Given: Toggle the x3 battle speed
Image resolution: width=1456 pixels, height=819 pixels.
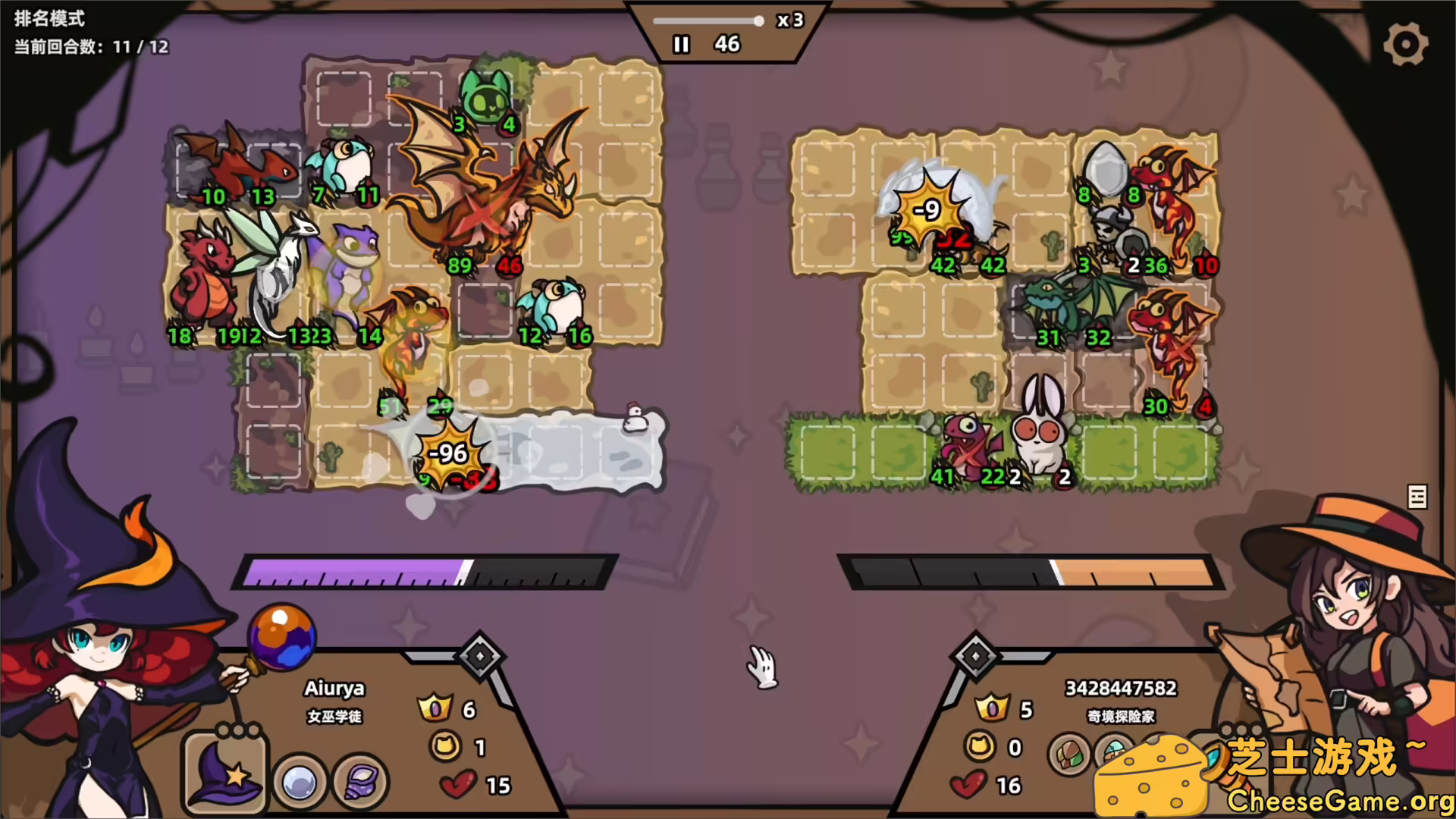Looking at the screenshot, I should pyautogui.click(x=789, y=21).
